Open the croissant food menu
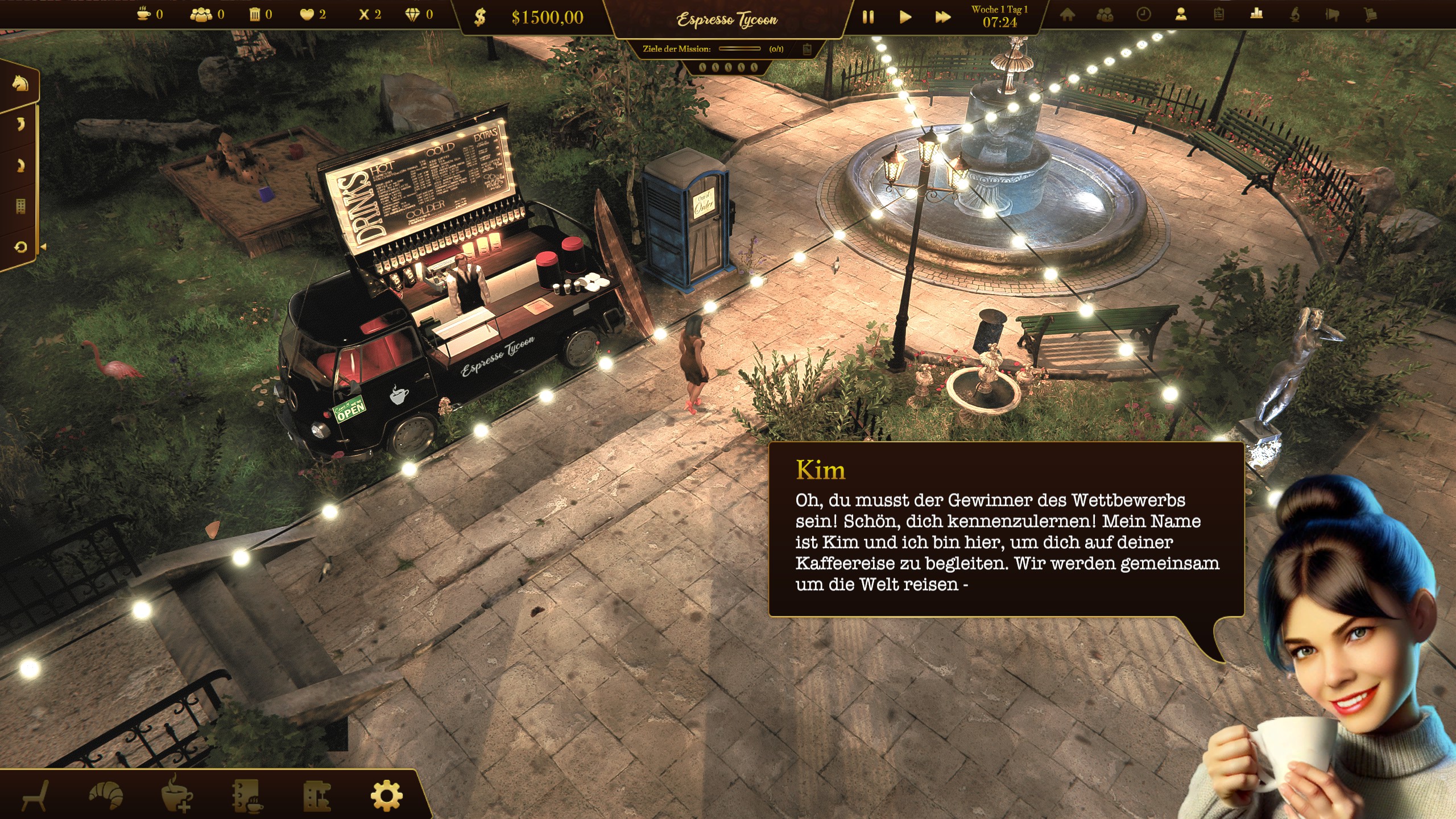This screenshot has width=1456, height=819. click(x=106, y=795)
